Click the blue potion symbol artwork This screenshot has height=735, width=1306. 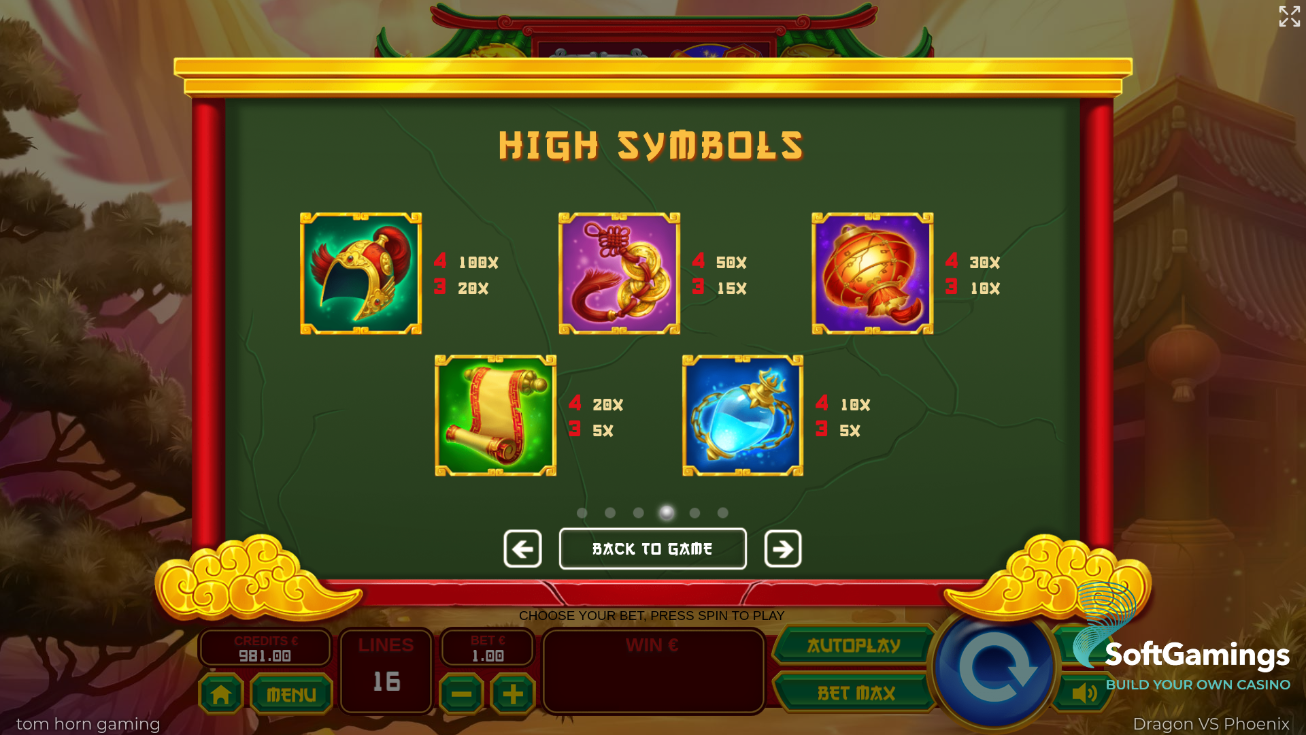(x=742, y=415)
